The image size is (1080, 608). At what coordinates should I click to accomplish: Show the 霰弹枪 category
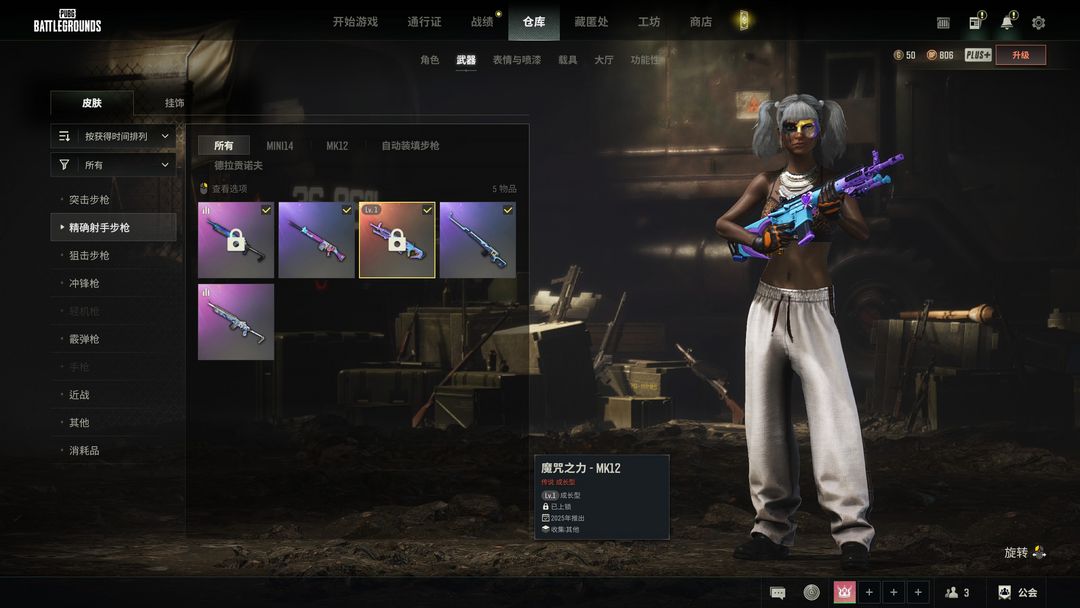pos(84,339)
